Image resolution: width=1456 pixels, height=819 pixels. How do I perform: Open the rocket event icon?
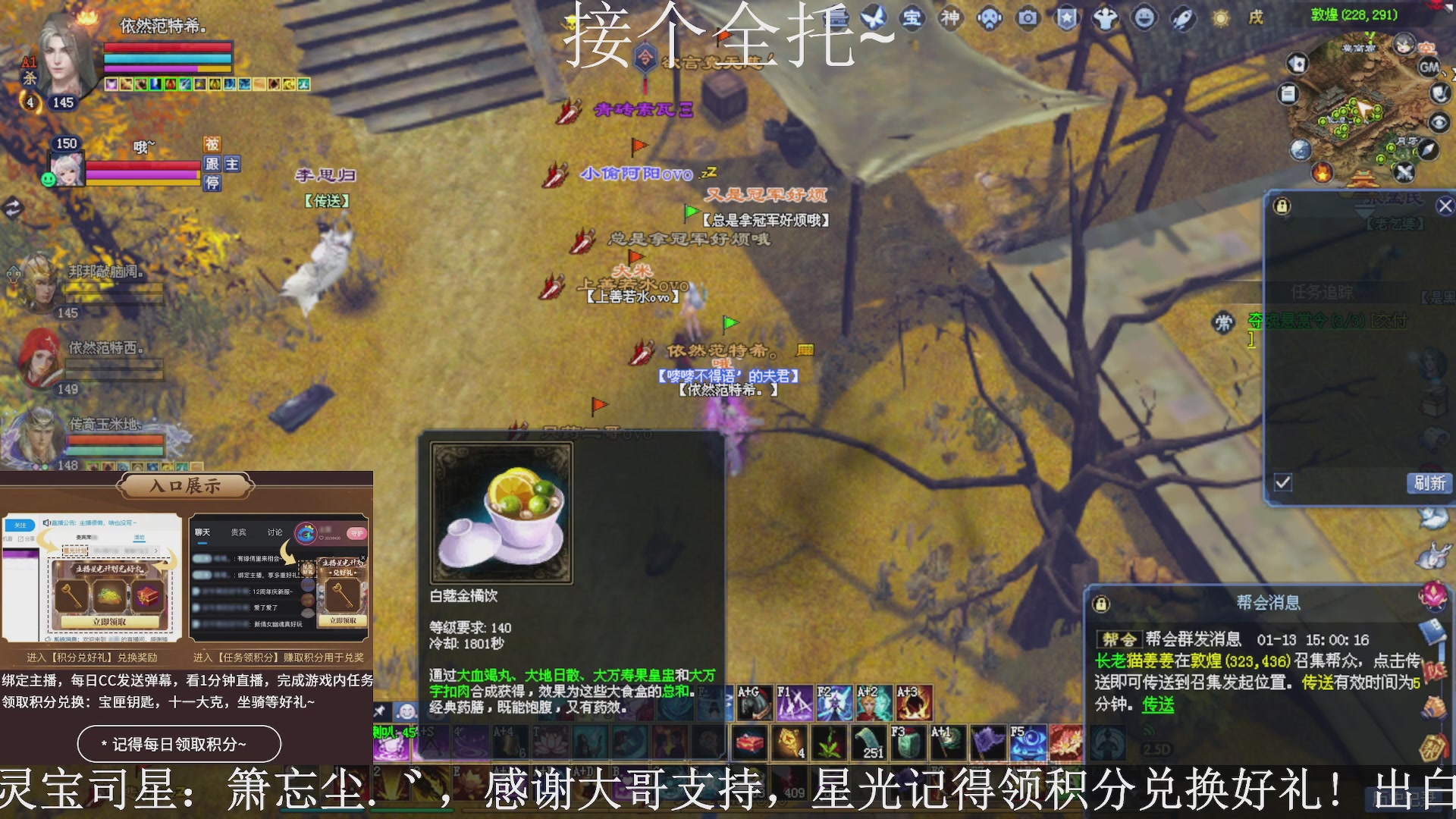coord(1181,19)
